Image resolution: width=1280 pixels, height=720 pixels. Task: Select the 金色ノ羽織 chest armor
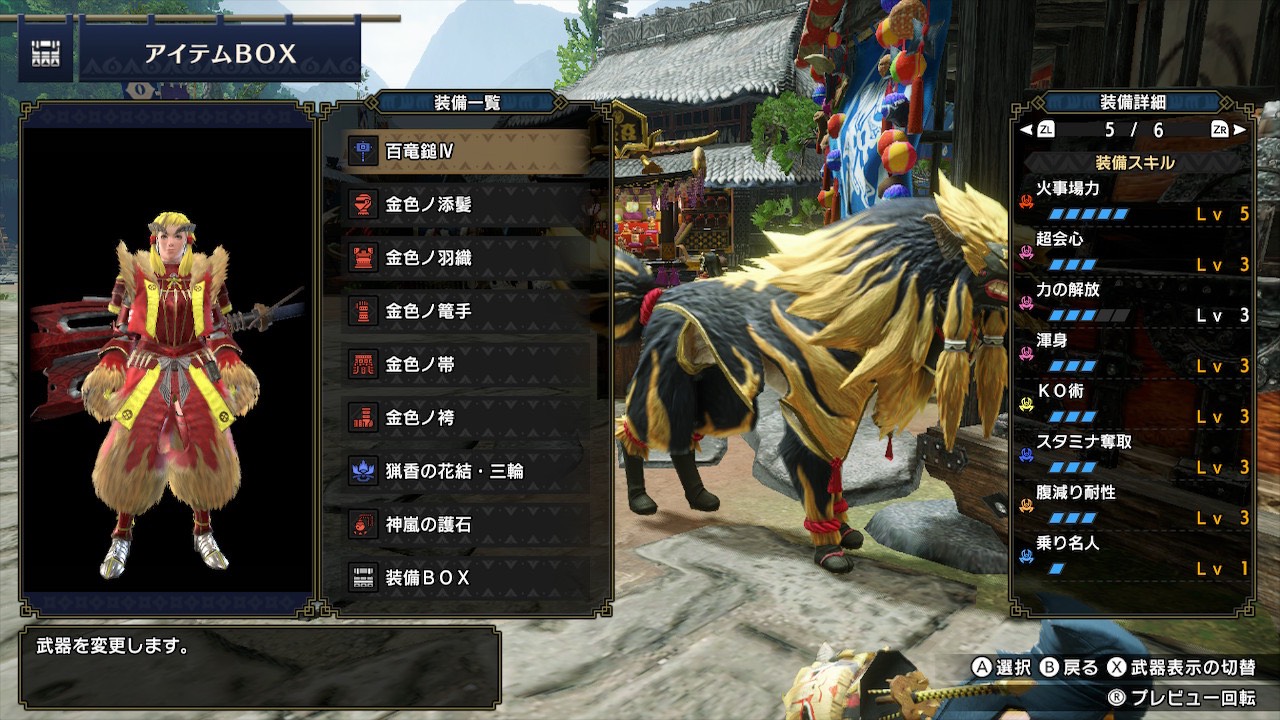pyautogui.click(x=466, y=258)
